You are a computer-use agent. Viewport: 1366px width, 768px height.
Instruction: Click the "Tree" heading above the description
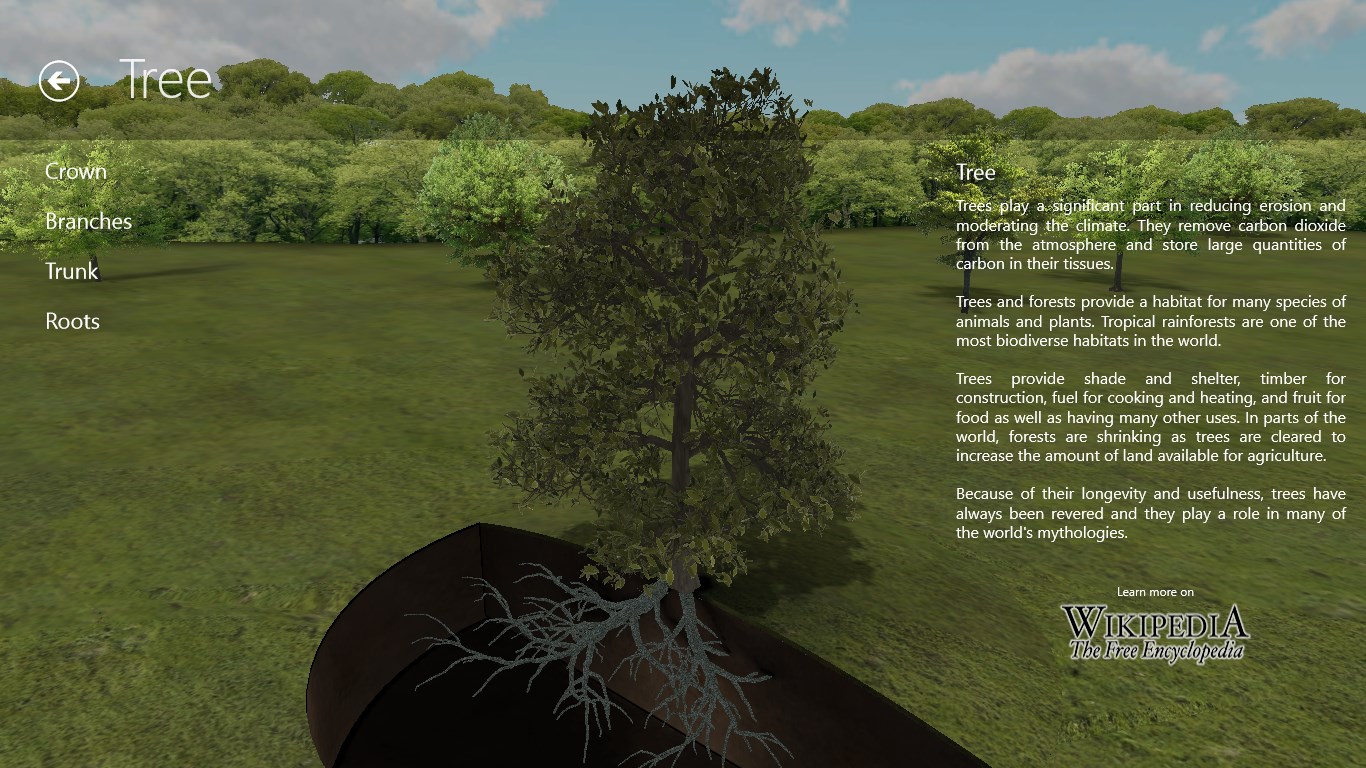tap(974, 172)
